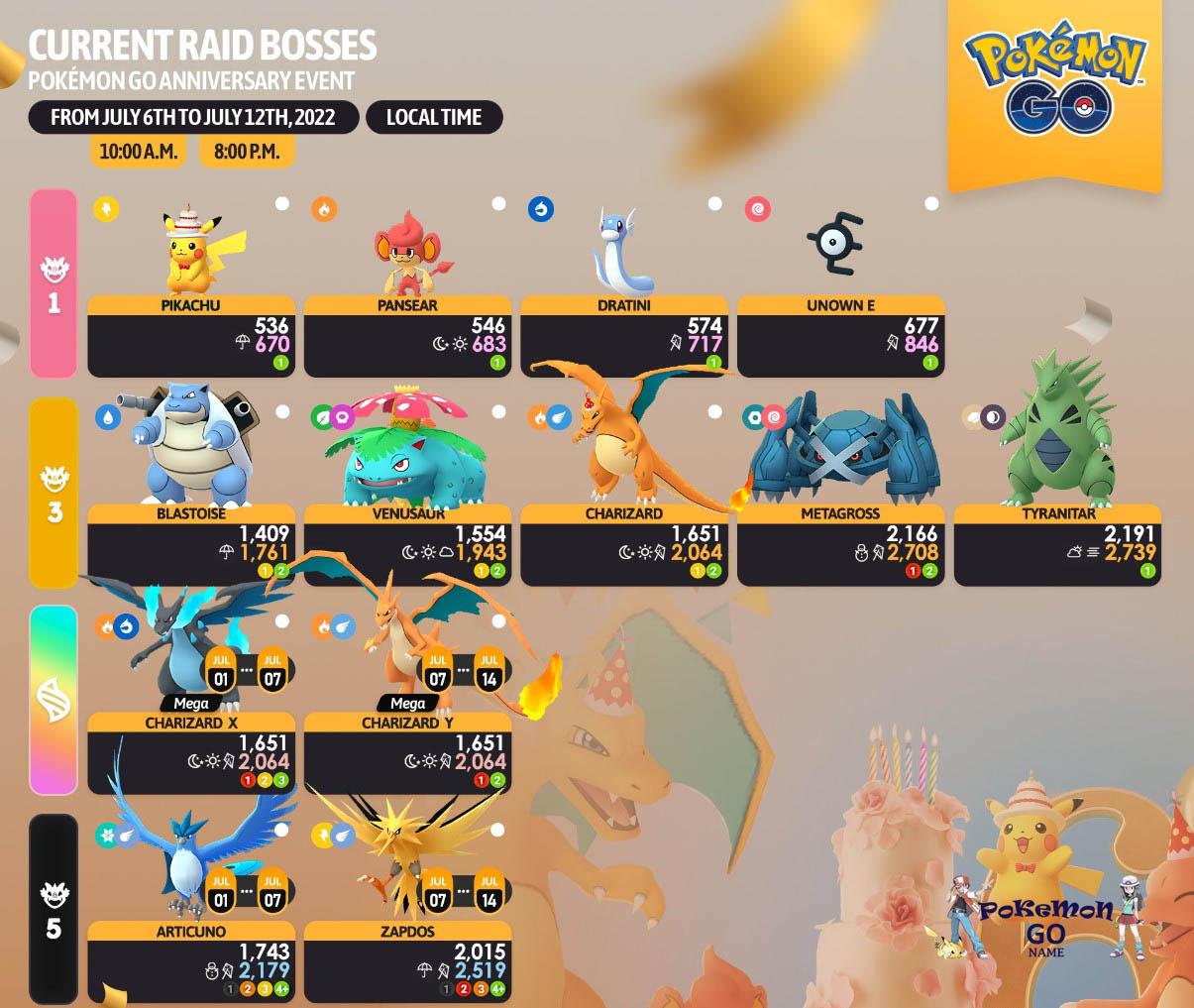Image resolution: width=1194 pixels, height=1008 pixels.
Task: Pick the Blastoise tier 3 raid card
Action: click(191, 544)
